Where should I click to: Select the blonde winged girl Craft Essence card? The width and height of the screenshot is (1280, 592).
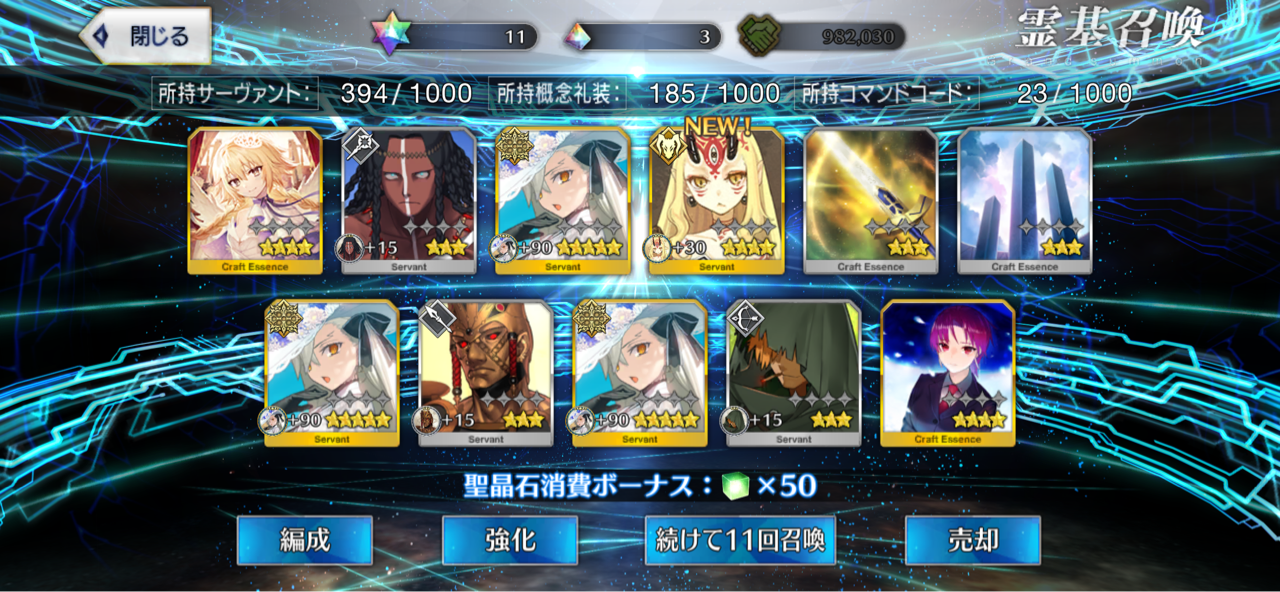tap(255, 200)
